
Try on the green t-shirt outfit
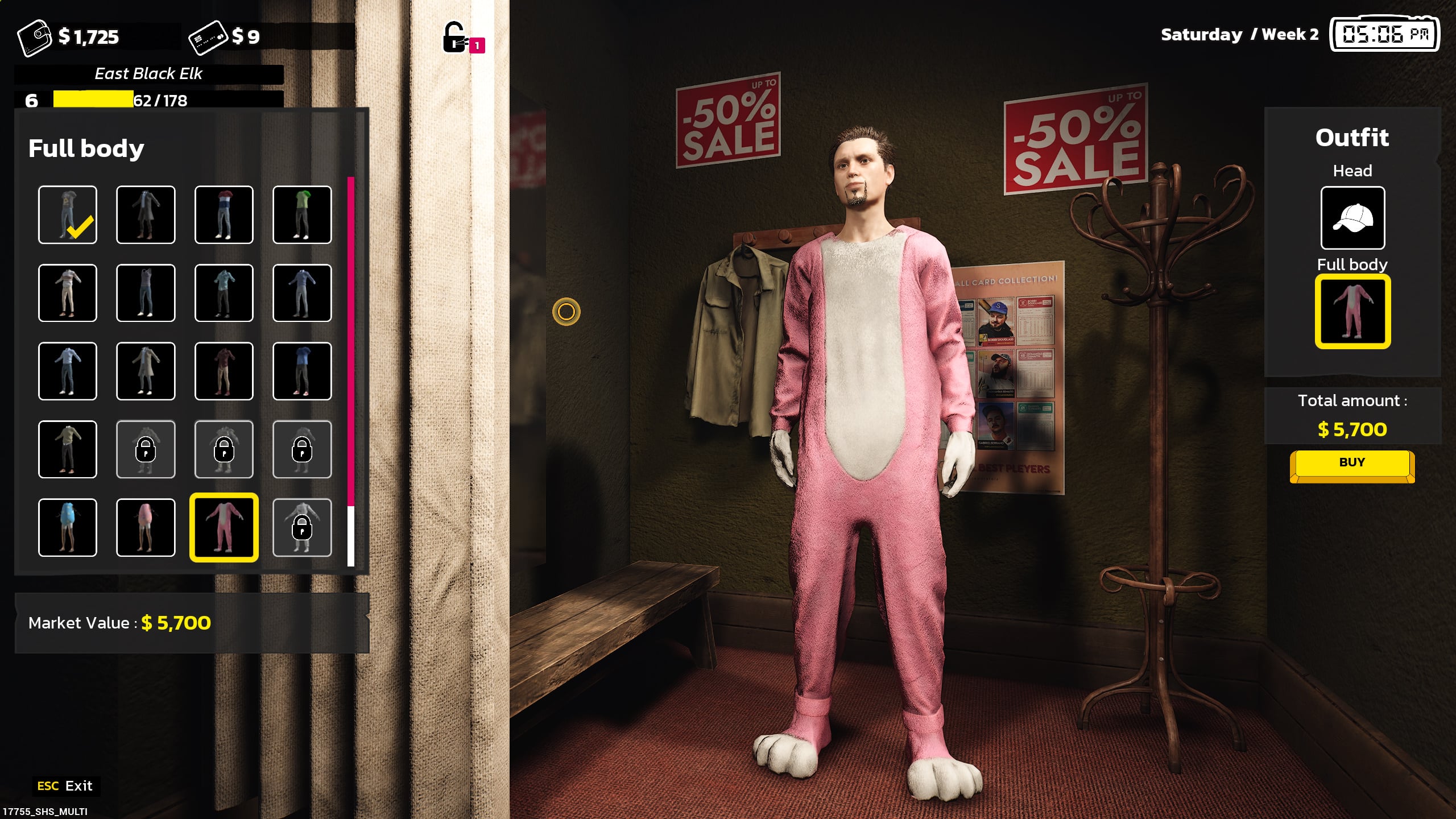302,215
